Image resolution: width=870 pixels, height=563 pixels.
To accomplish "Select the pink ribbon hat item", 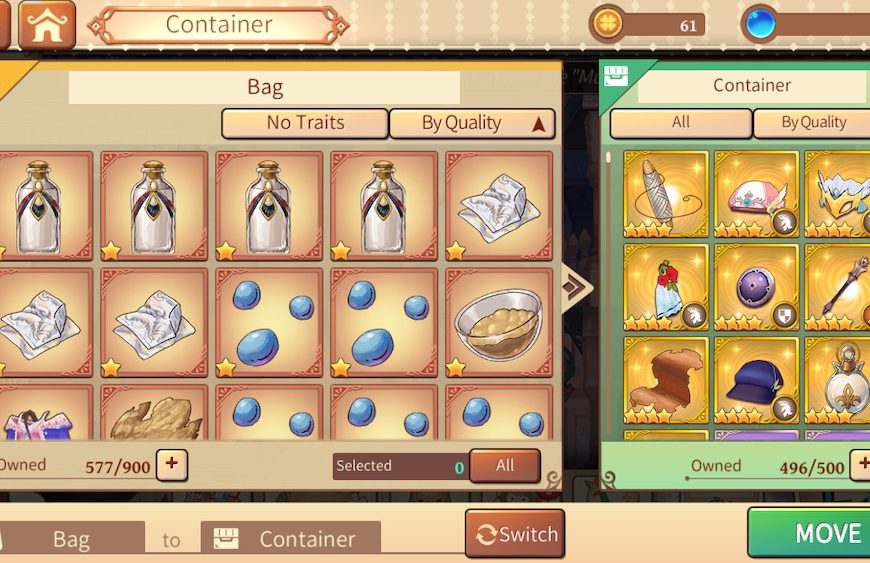I will [x=756, y=194].
